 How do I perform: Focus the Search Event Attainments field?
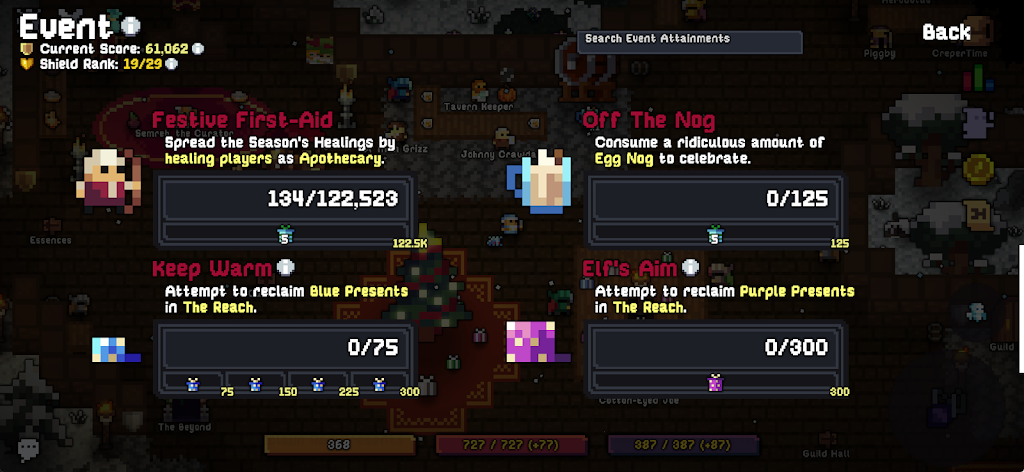[x=690, y=41]
